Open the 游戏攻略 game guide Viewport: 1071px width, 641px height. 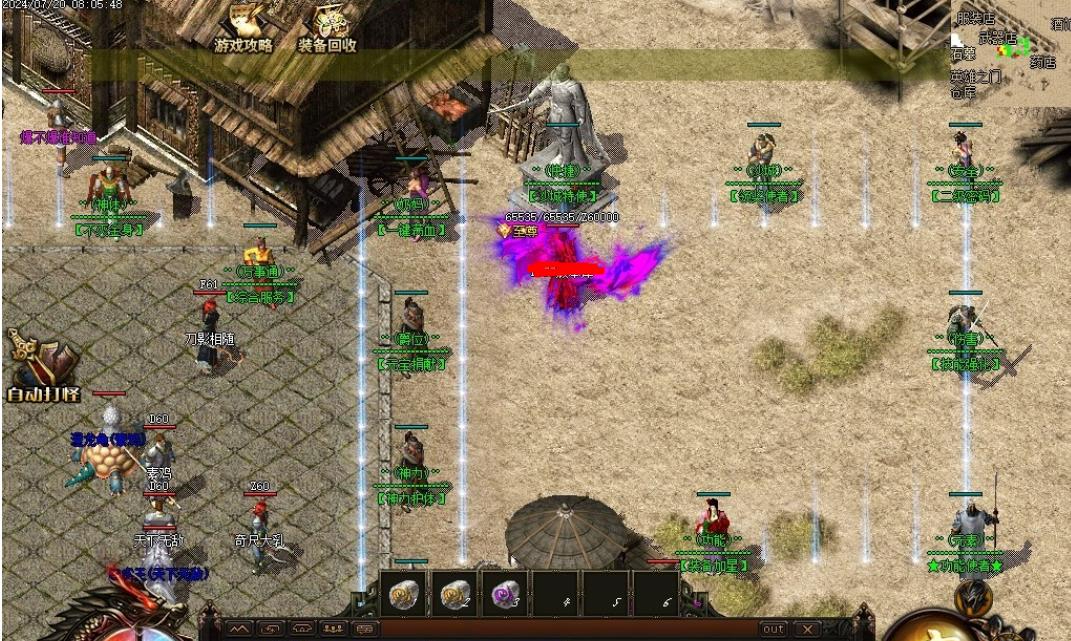243,28
